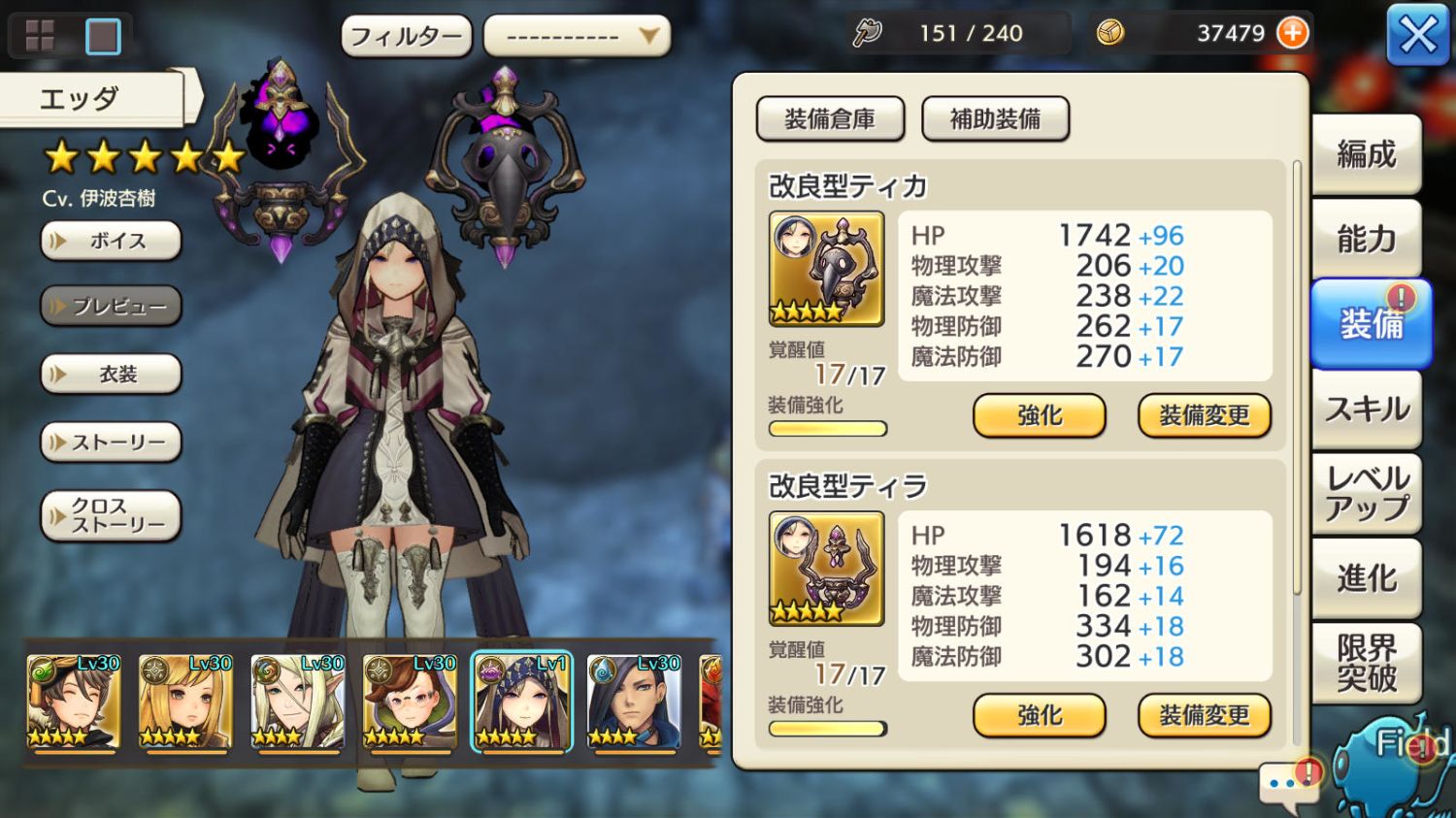Switch to the 能力 ability tab

(x=1366, y=239)
